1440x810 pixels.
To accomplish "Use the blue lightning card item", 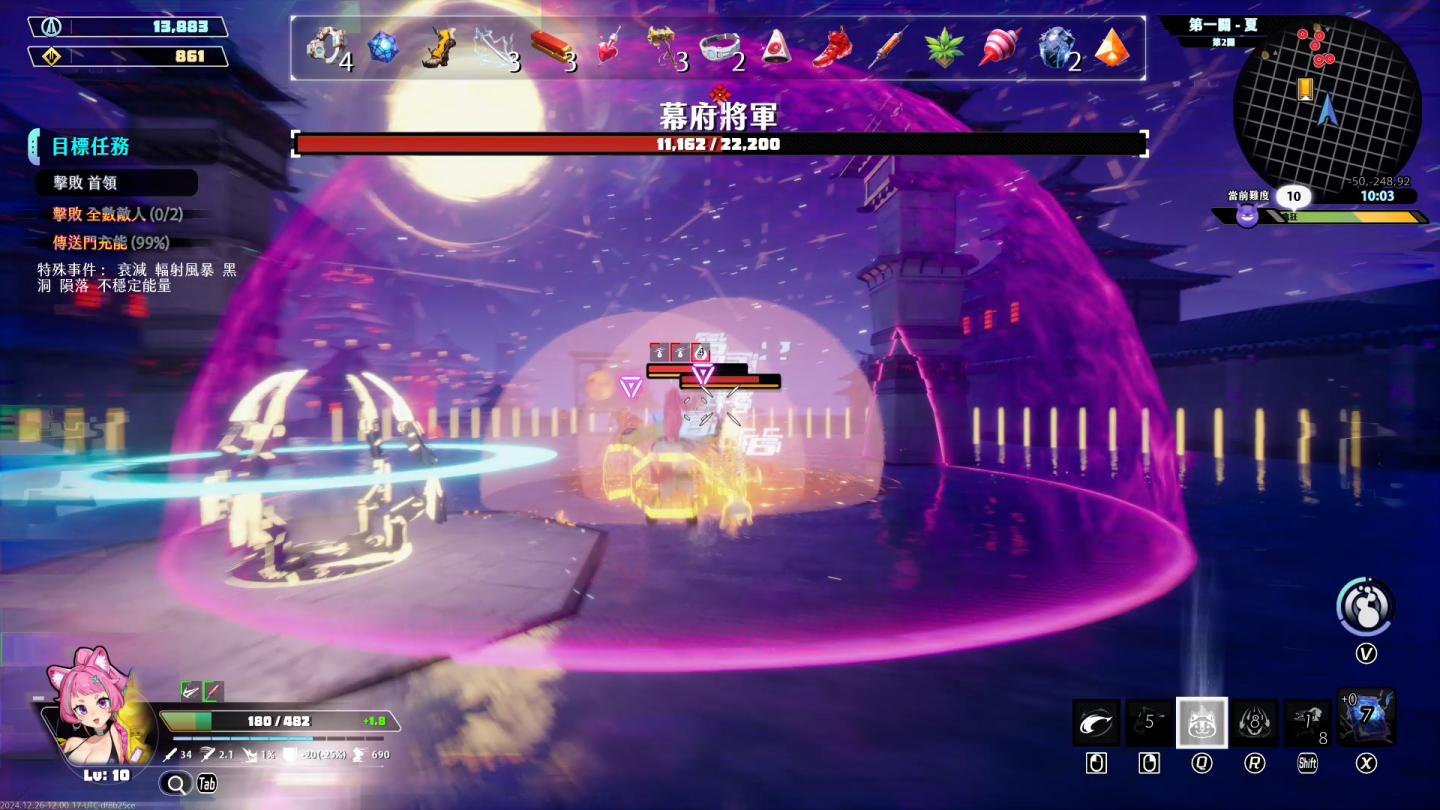I will click(x=1366, y=717).
